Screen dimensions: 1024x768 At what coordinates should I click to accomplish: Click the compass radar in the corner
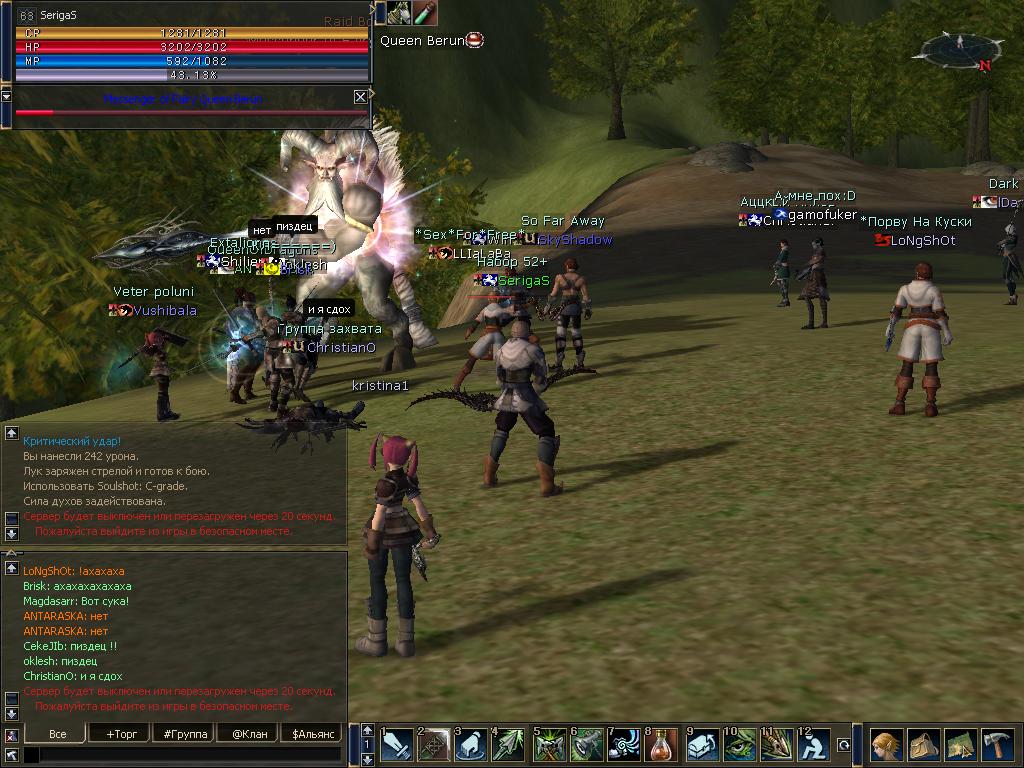[x=960, y=50]
